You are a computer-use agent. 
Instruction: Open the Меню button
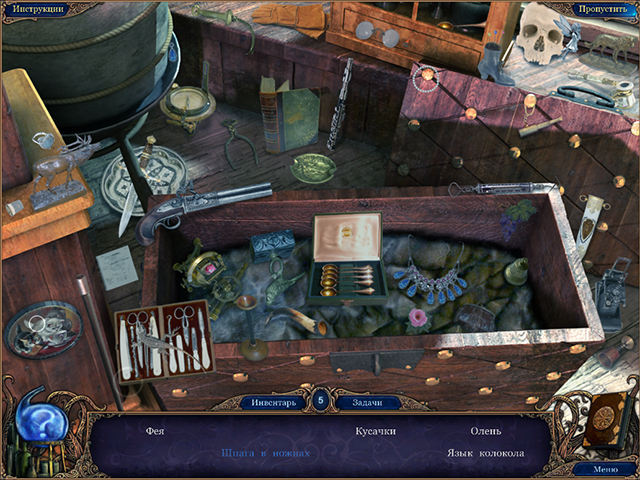[x=605, y=468]
